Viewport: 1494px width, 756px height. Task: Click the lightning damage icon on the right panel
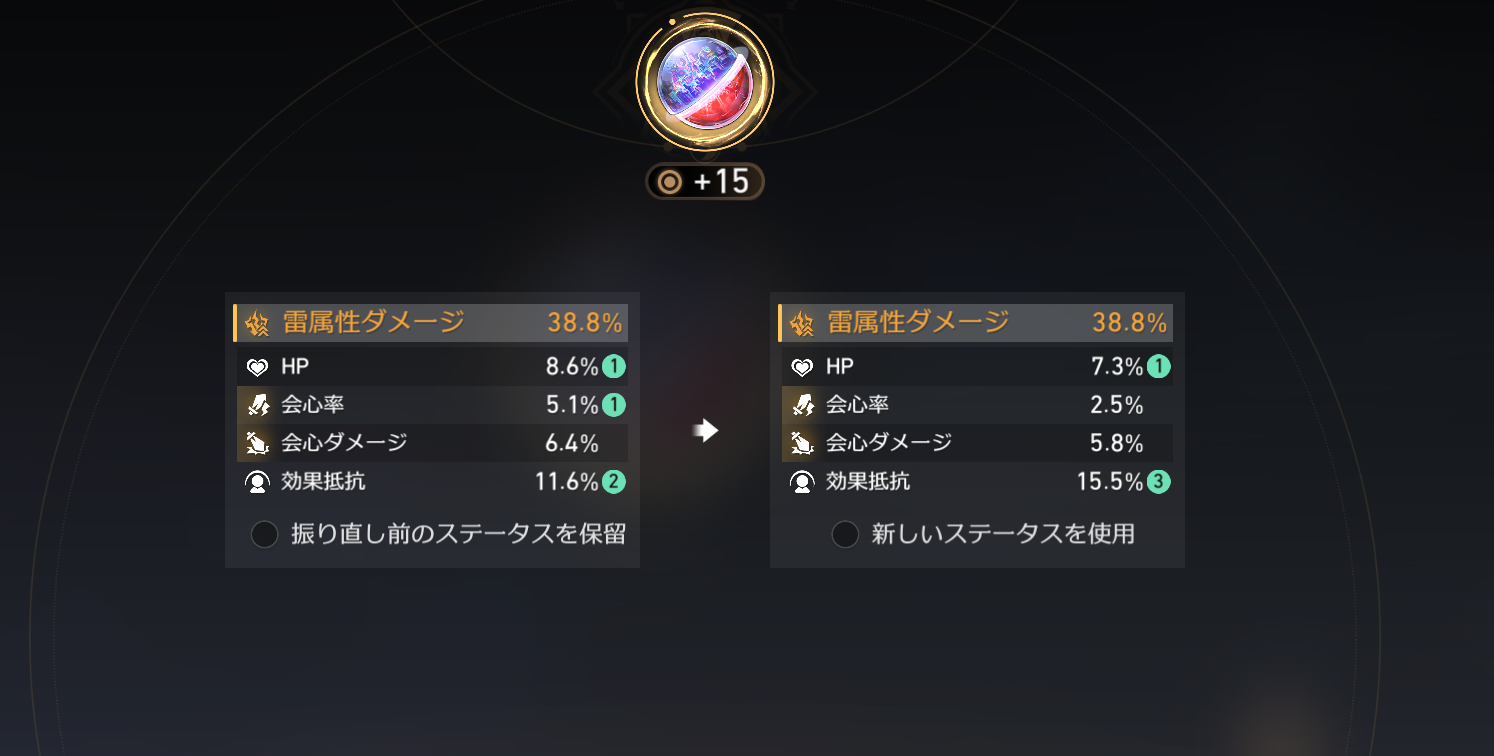click(x=801, y=323)
